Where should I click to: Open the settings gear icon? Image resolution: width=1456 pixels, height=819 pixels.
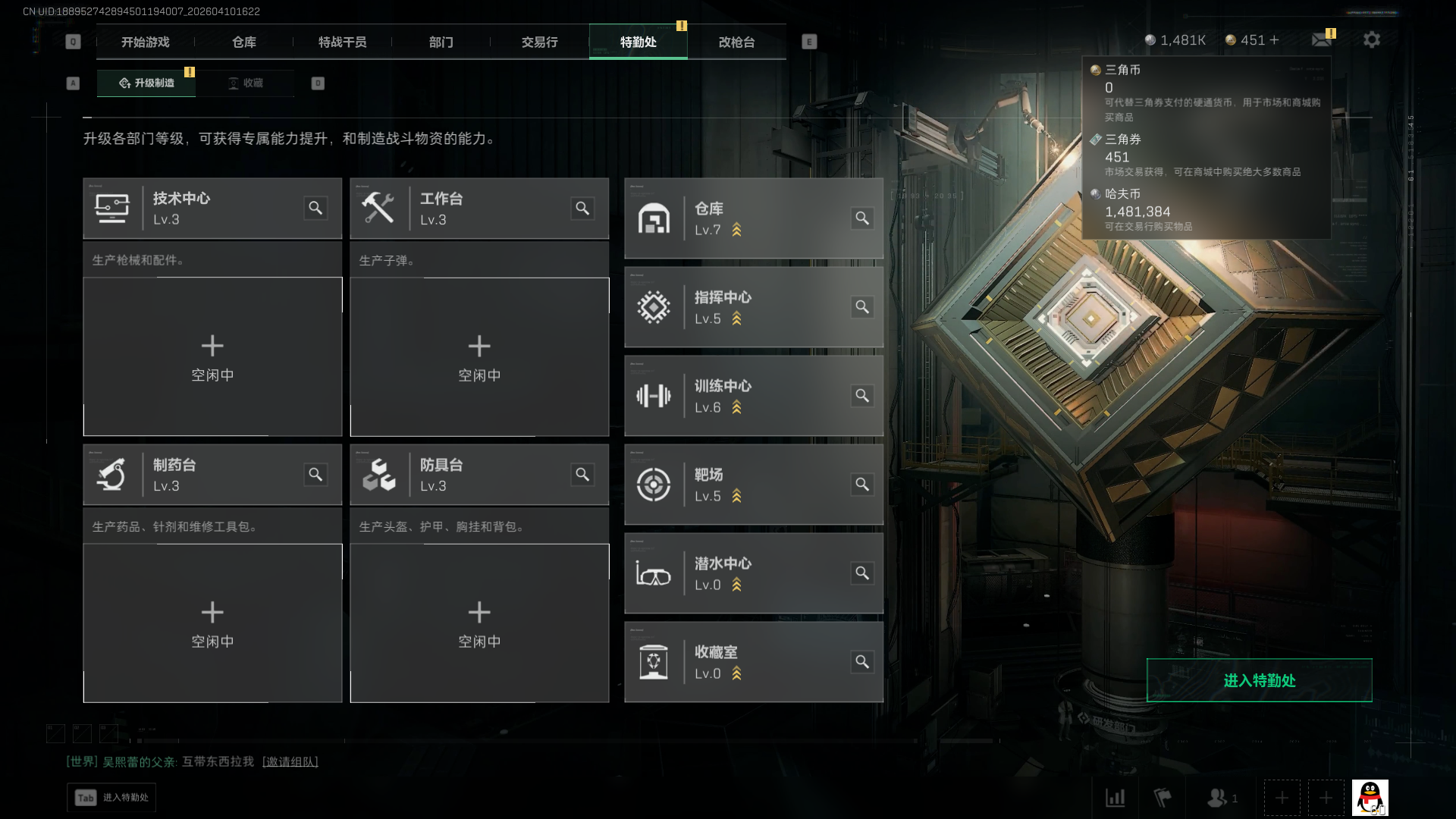[x=1371, y=39]
